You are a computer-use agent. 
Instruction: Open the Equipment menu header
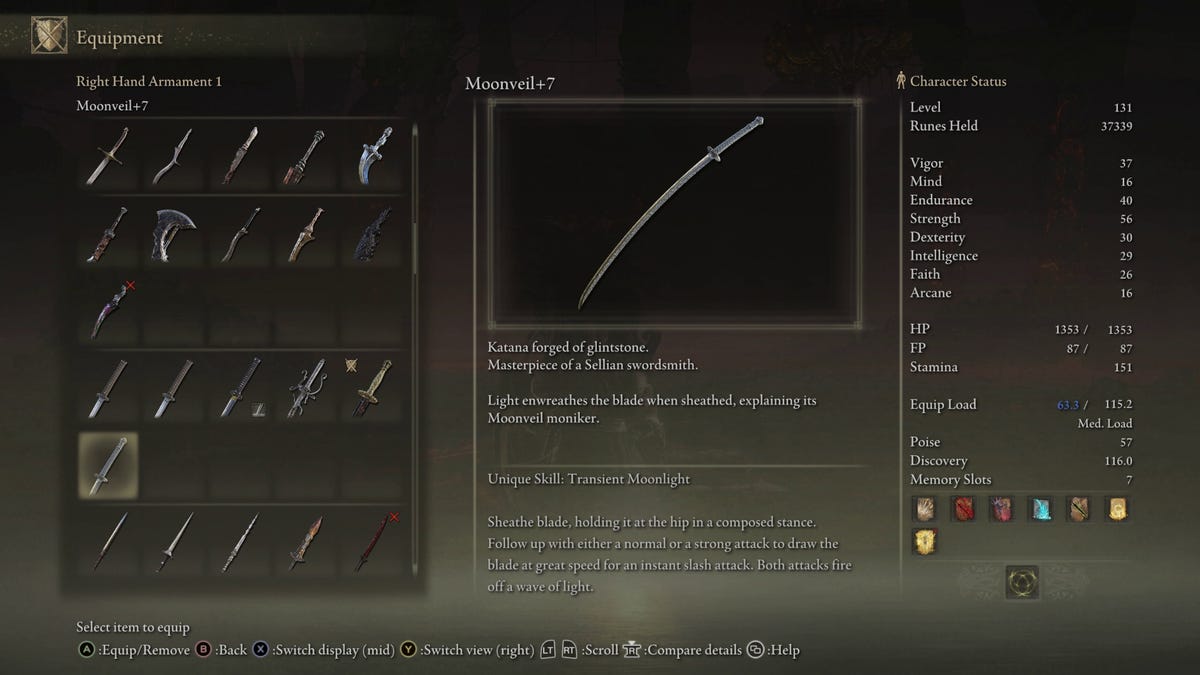click(119, 38)
